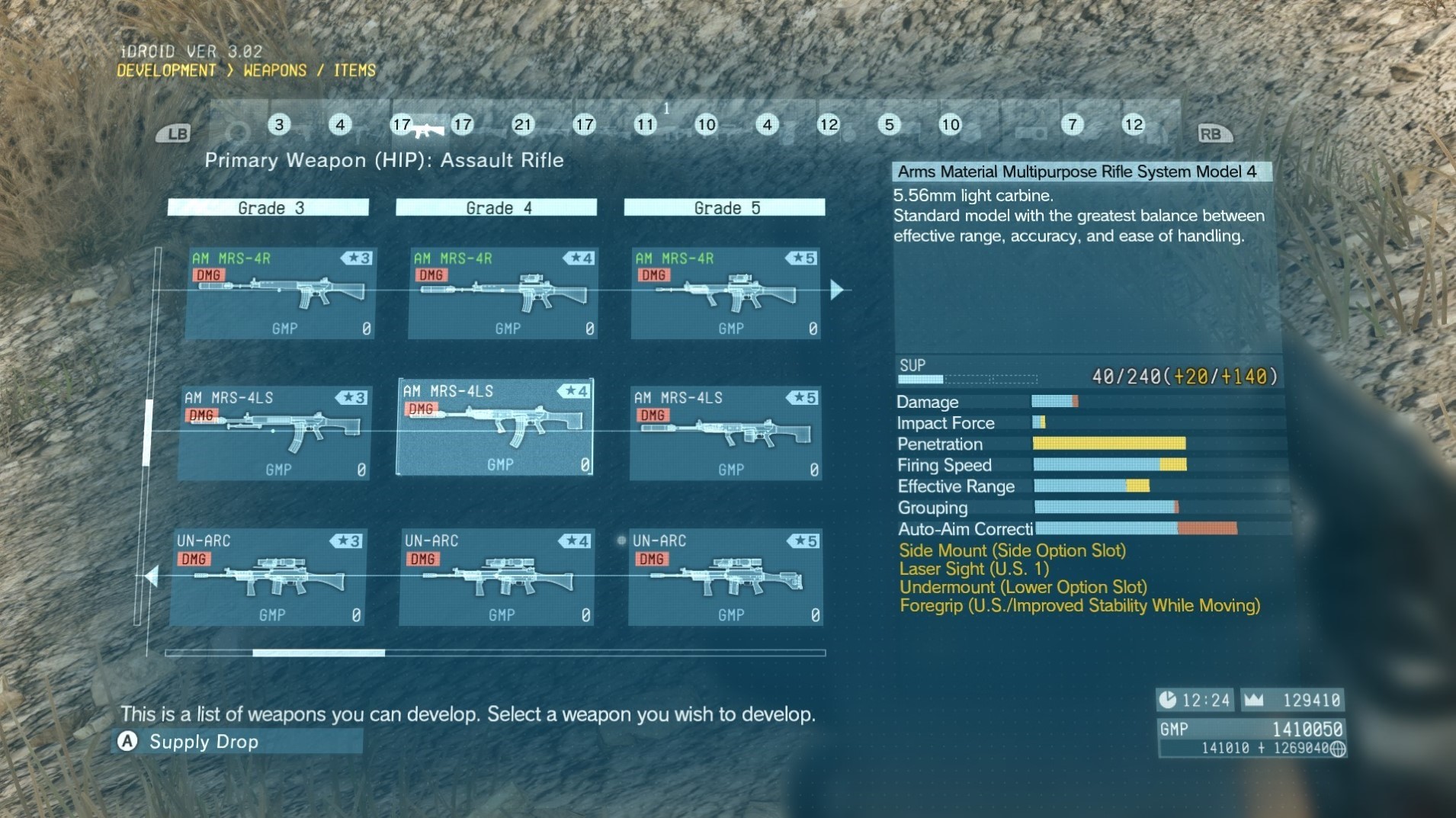The height and width of the screenshot is (818, 1456).
Task: Toggle selection of the UN-ARC ★5 weapon
Action: (x=725, y=577)
